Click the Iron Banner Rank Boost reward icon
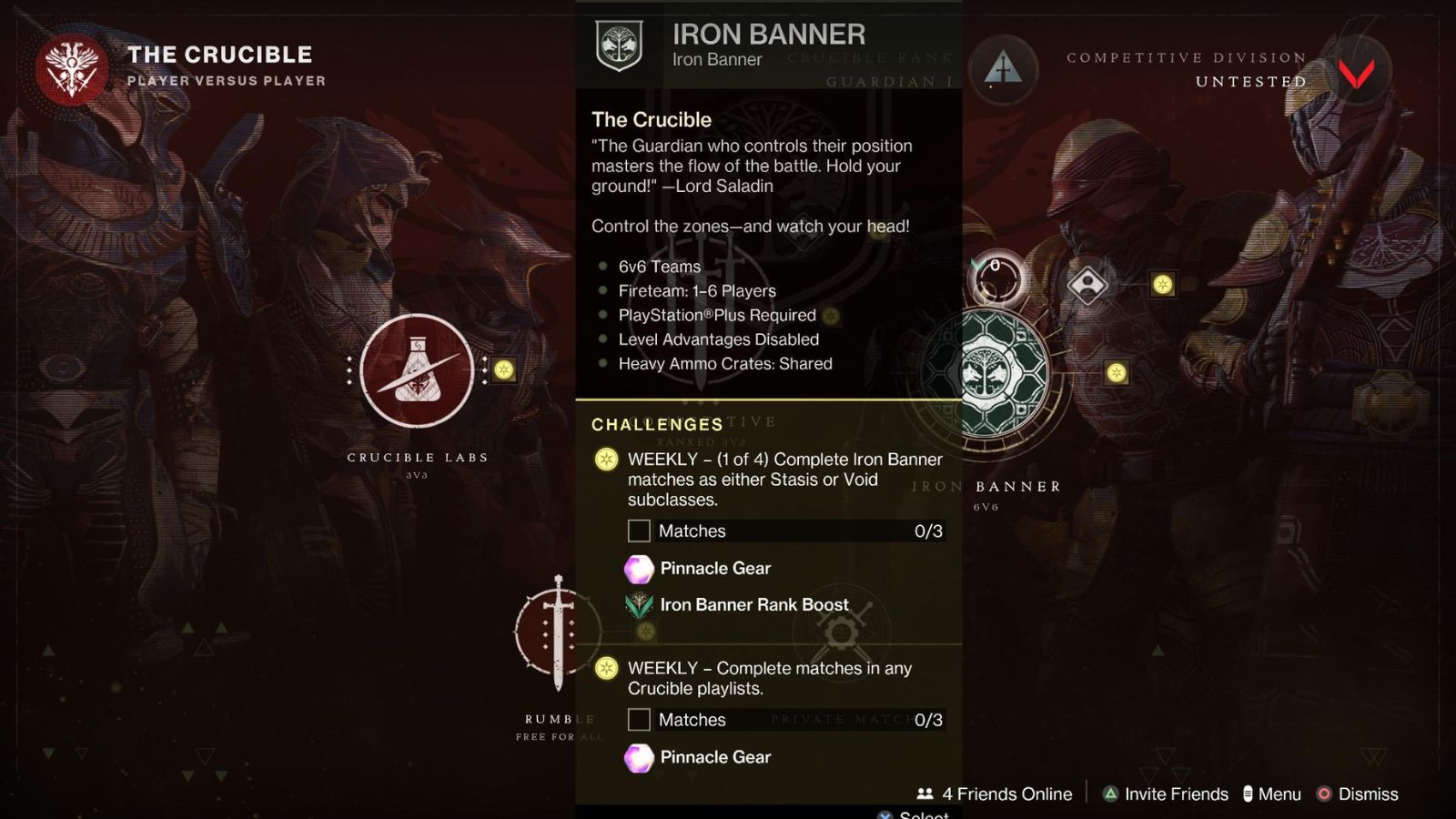The image size is (1456, 819). coord(637,604)
